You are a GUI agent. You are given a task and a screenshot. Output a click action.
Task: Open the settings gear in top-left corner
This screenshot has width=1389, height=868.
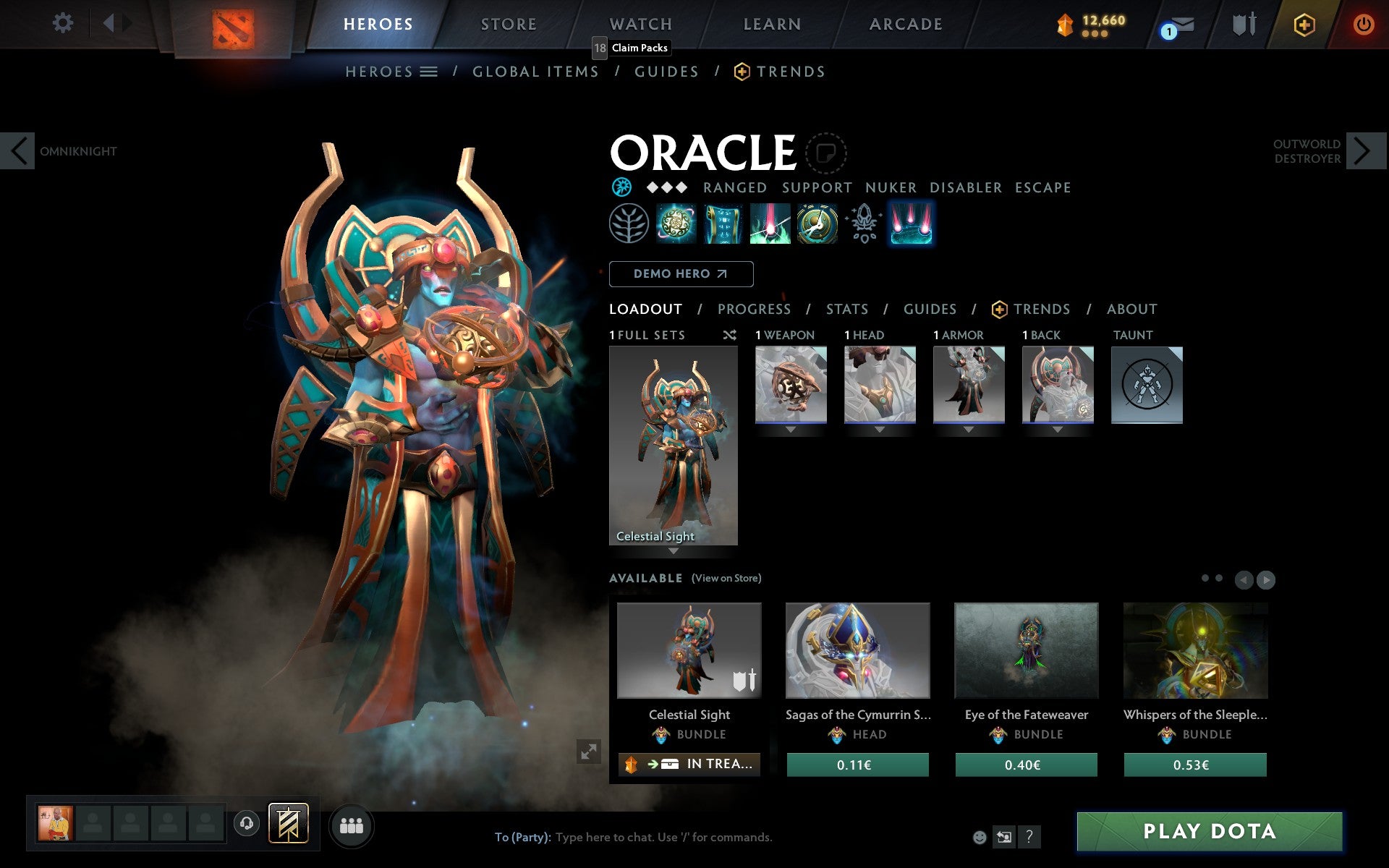(x=64, y=22)
